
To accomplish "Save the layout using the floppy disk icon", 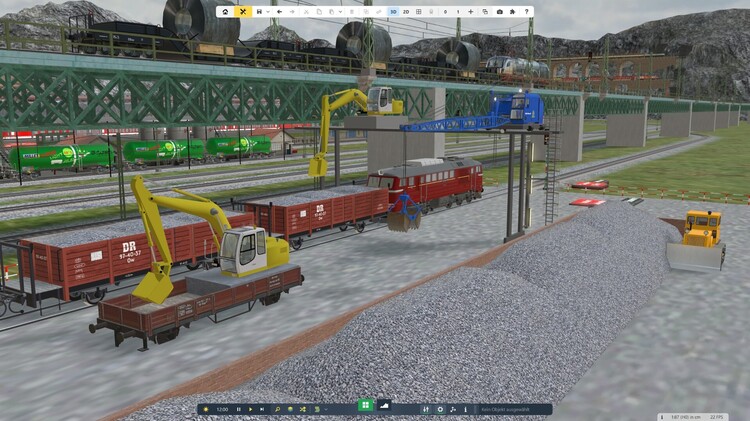I will pyautogui.click(x=259, y=12).
